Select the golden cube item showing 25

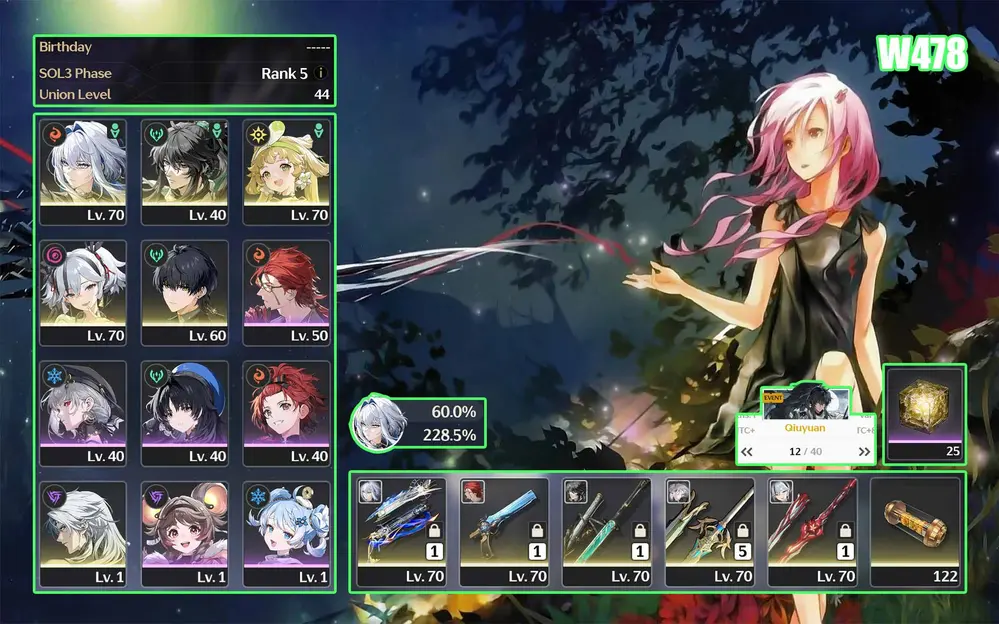click(x=925, y=412)
